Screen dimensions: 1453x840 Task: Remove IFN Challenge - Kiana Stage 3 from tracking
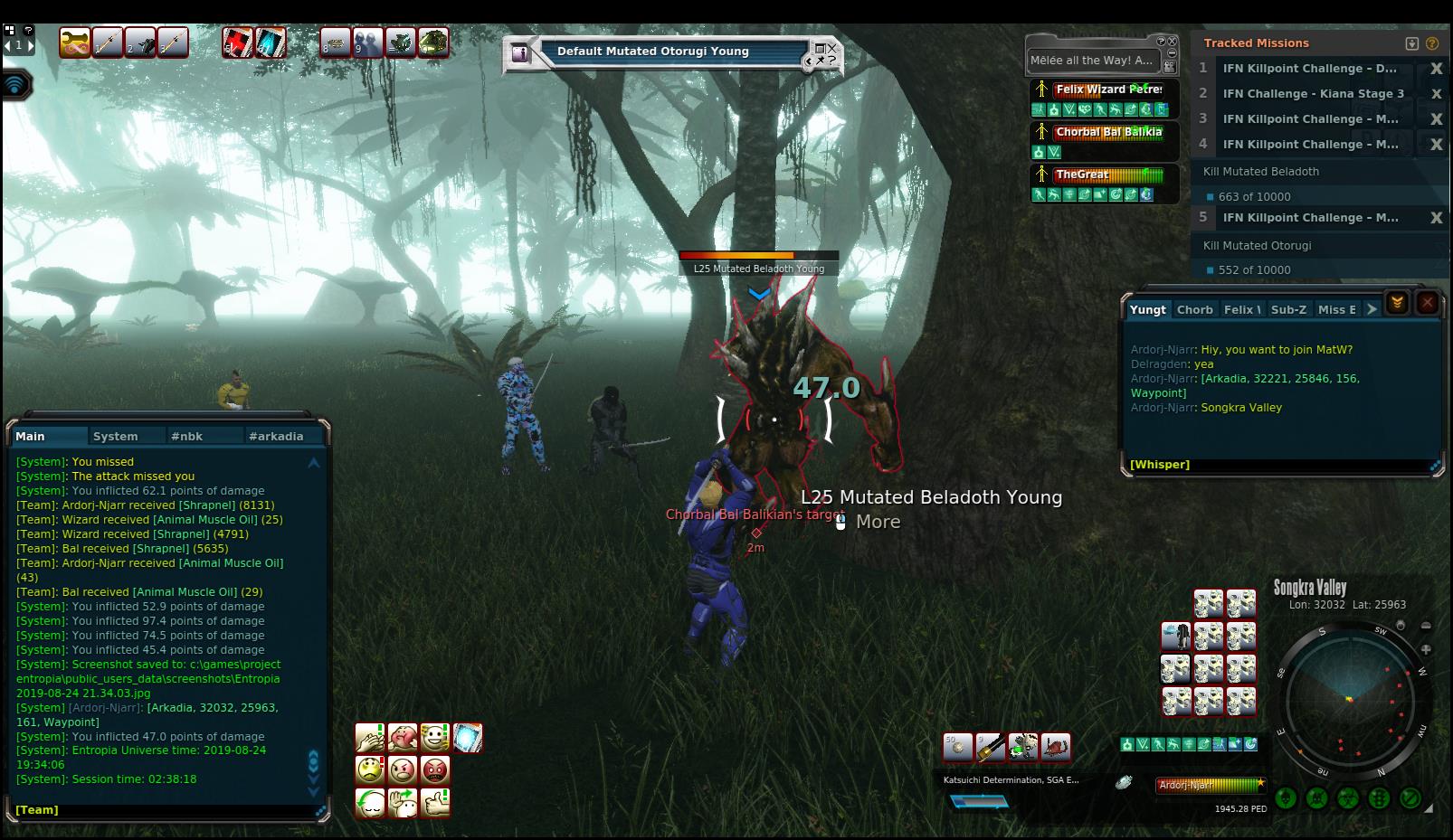coord(1436,94)
